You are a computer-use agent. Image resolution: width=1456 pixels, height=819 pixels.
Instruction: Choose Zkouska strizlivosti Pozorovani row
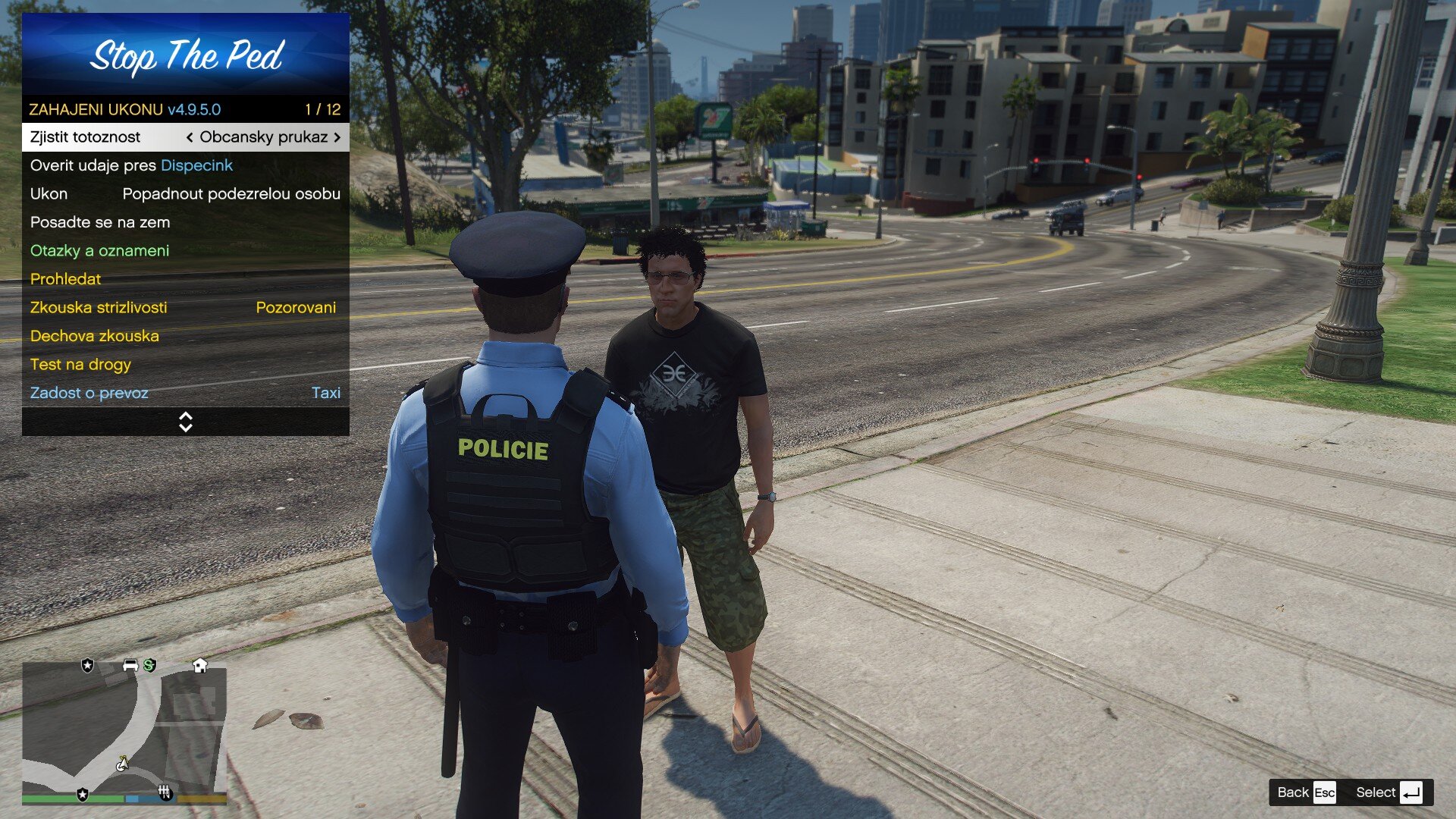click(185, 308)
